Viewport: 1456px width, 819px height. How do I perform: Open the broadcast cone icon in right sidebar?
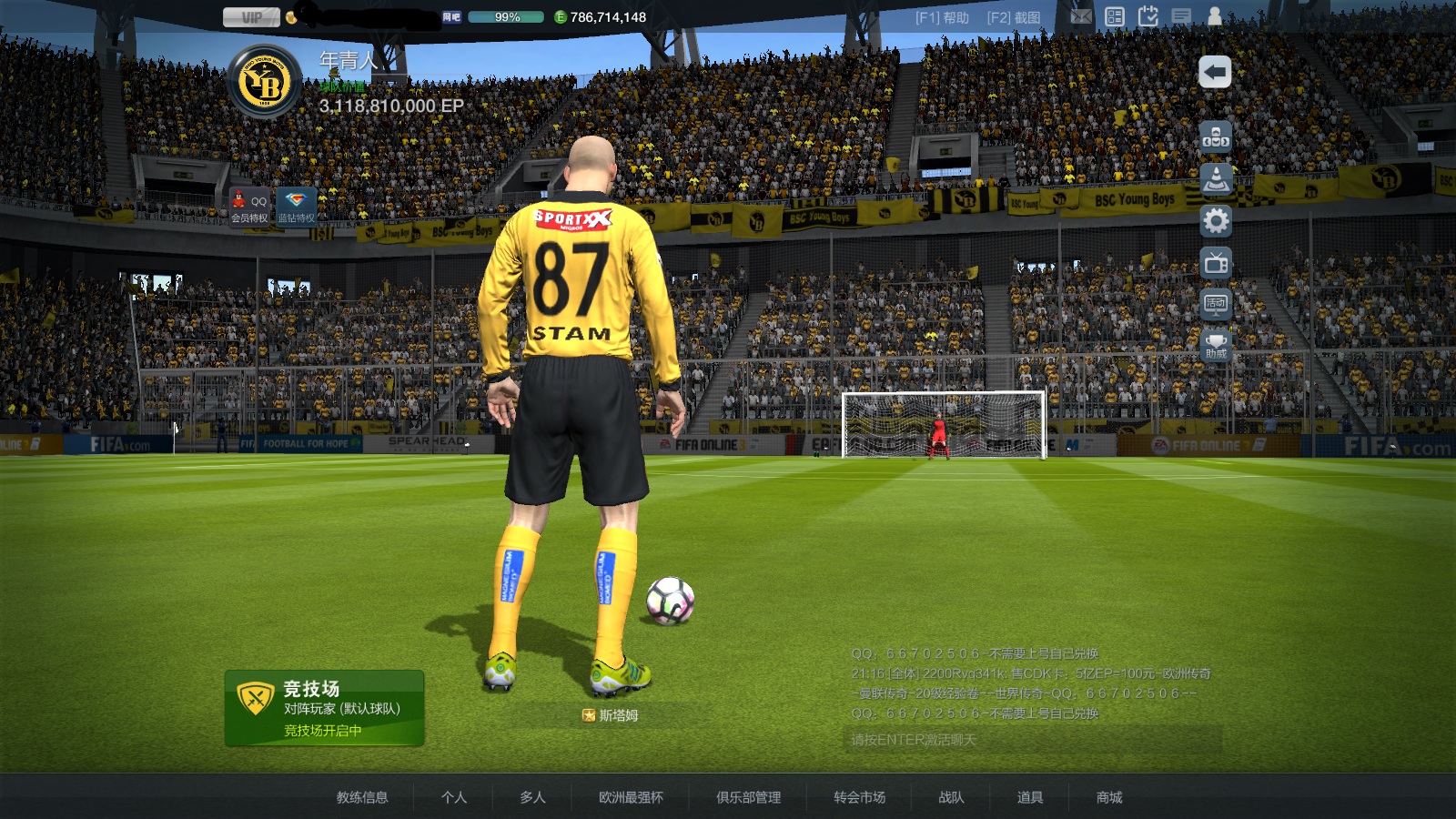point(1216,178)
